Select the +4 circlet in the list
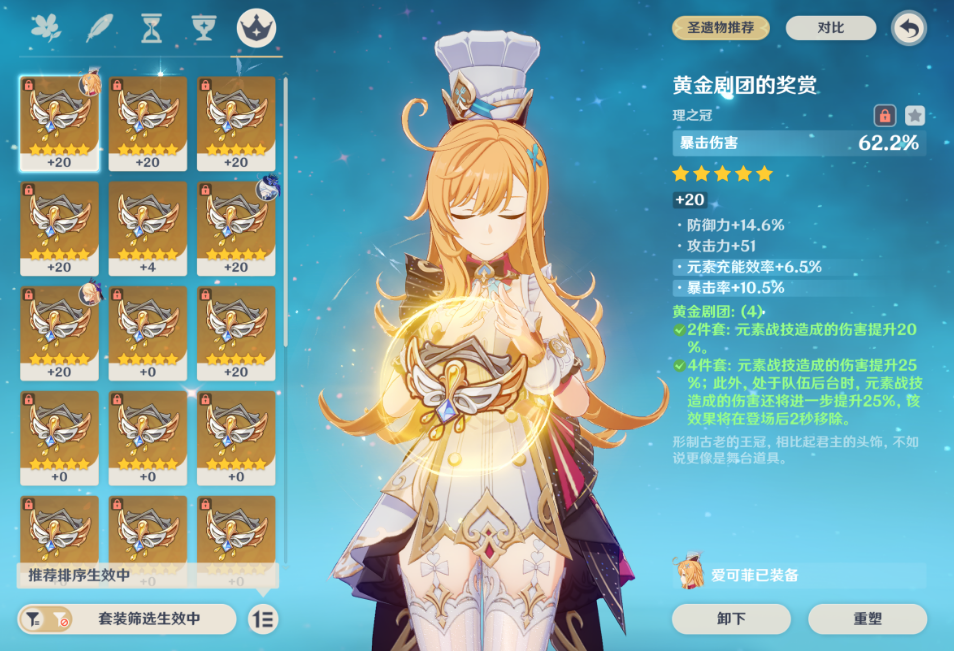Viewport: 954px width, 651px height. pyautogui.click(x=147, y=228)
